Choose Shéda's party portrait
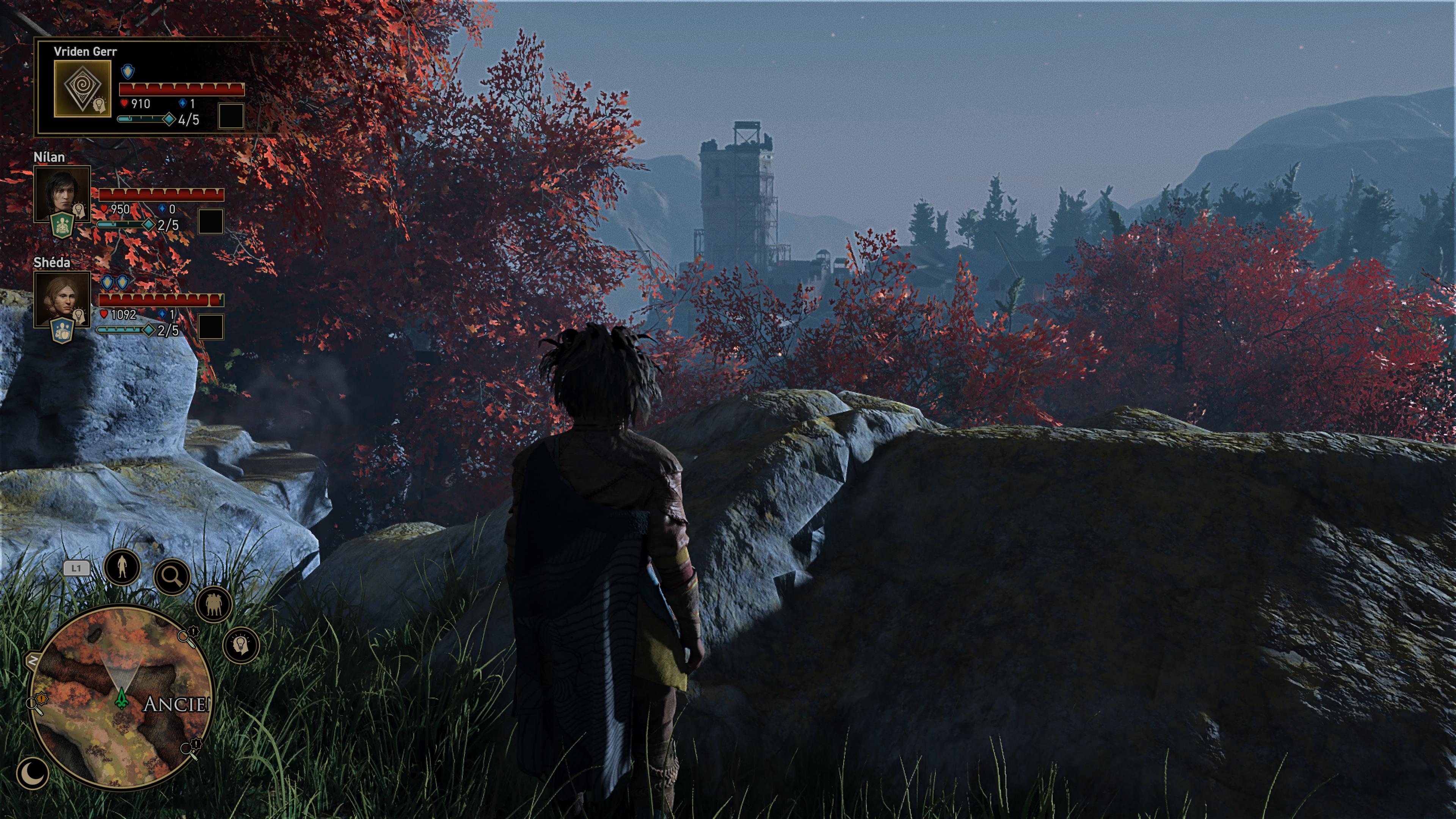The image size is (1456, 819). click(61, 298)
